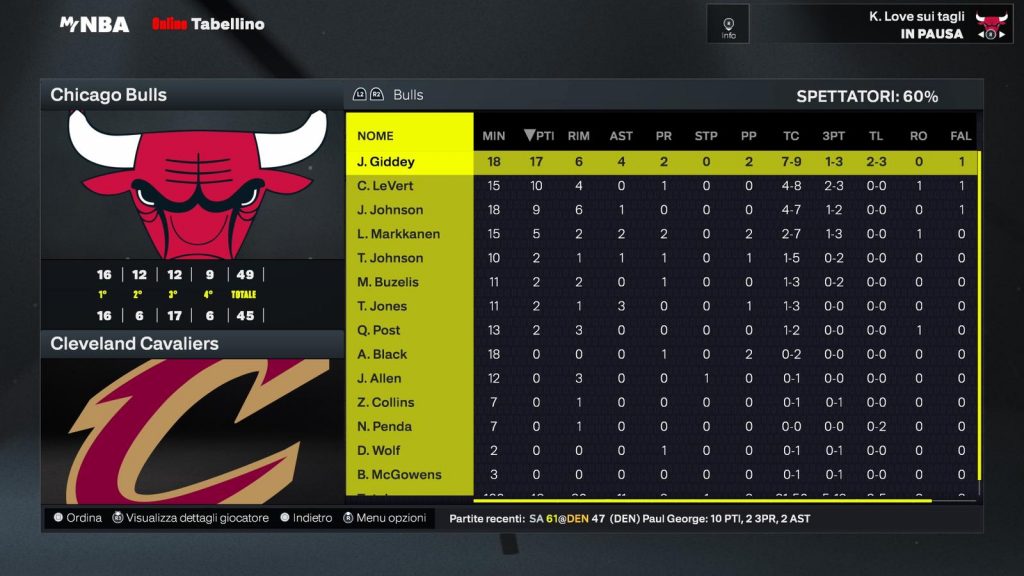Viewport: 1024px width, 576px height.
Task: Open the Info icon at the top
Action: tap(728, 24)
